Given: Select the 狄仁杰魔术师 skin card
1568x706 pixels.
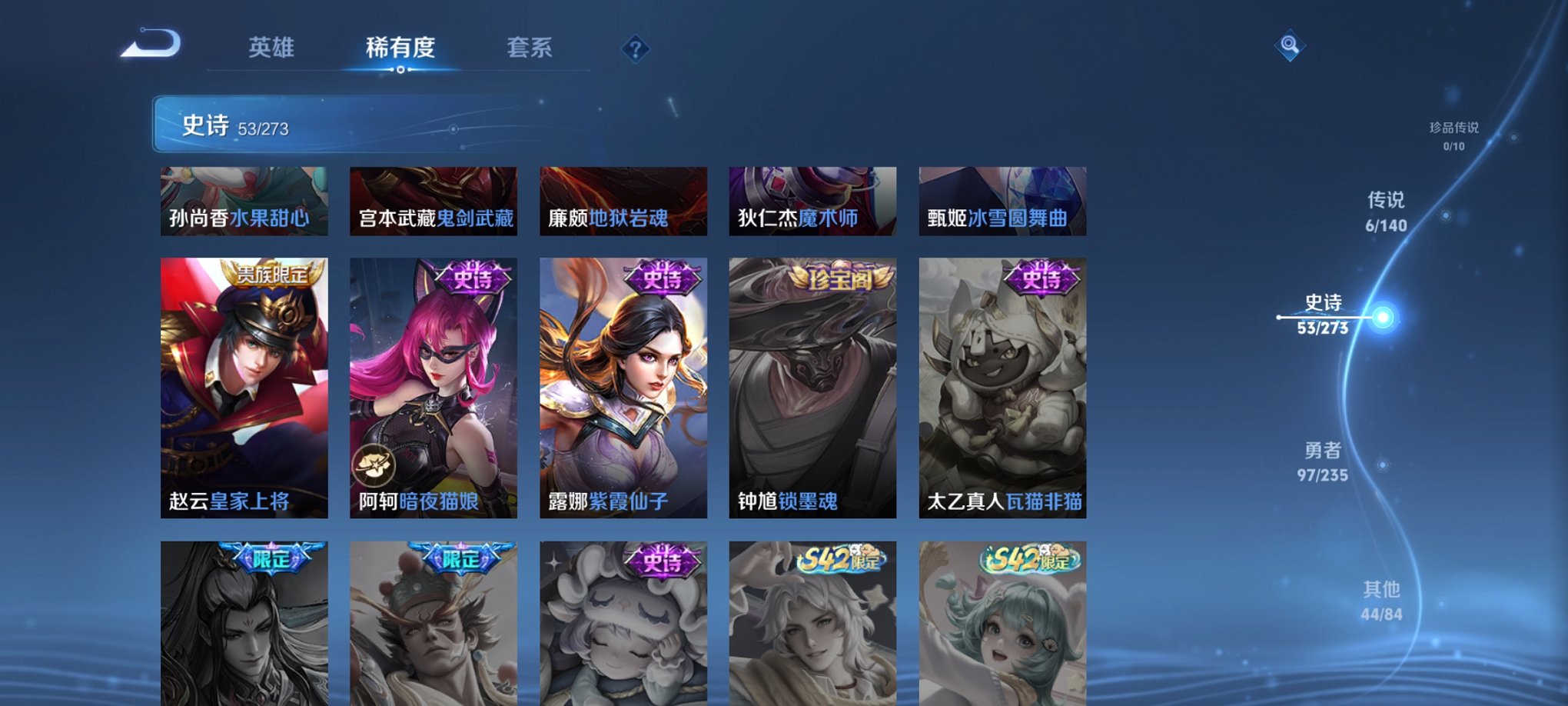Looking at the screenshot, I should [812, 201].
